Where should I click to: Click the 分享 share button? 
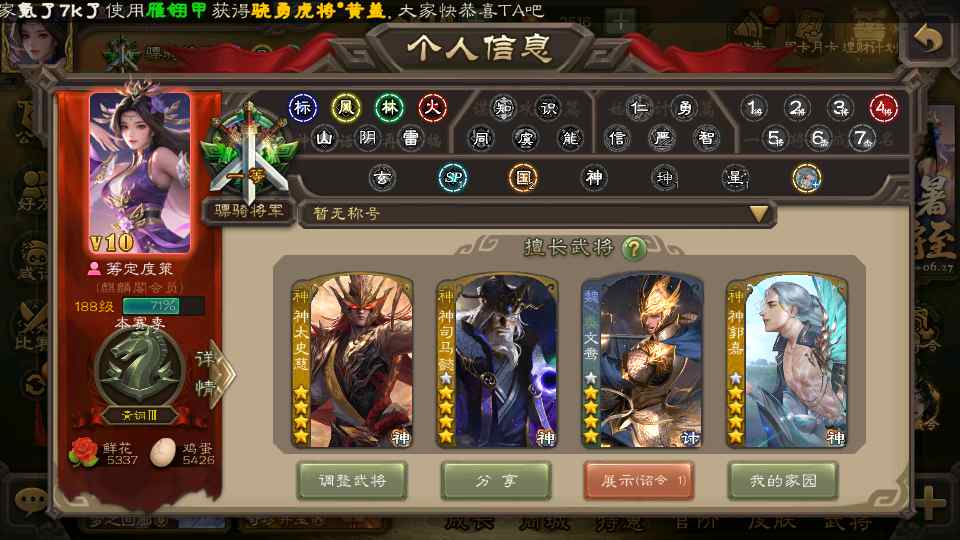pos(496,480)
